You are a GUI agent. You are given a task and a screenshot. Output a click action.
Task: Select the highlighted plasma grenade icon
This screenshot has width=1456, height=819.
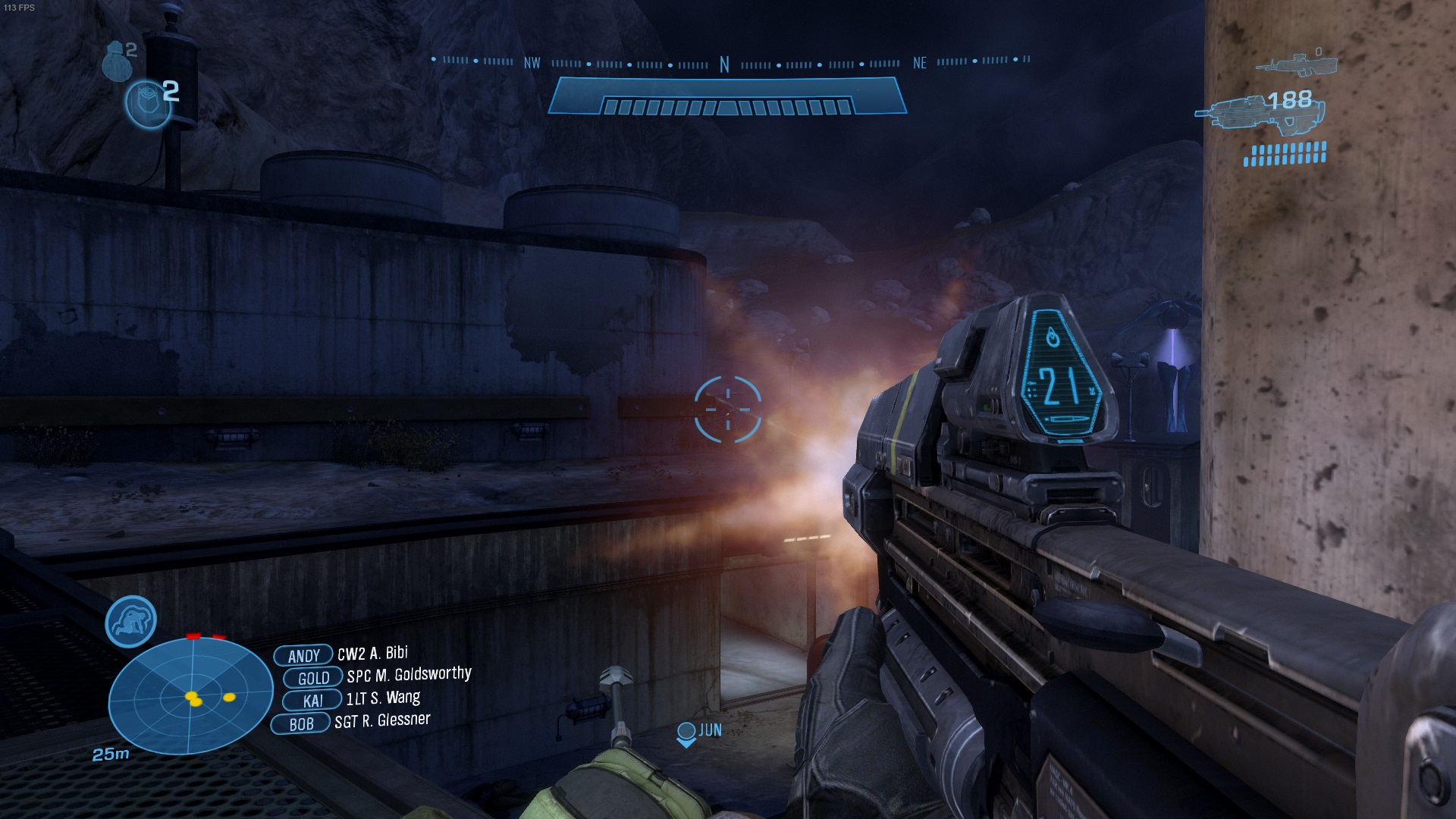(148, 104)
